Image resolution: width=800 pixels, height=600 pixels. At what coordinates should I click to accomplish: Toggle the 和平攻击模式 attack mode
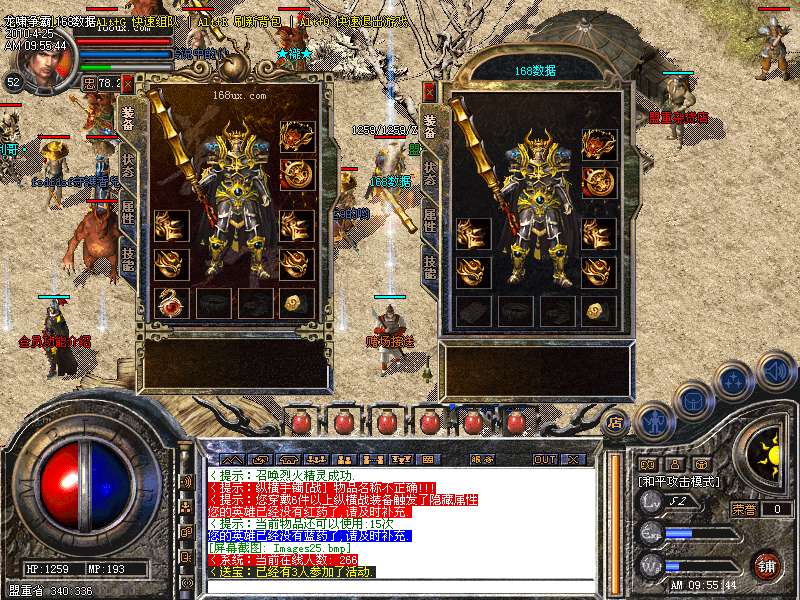point(680,481)
